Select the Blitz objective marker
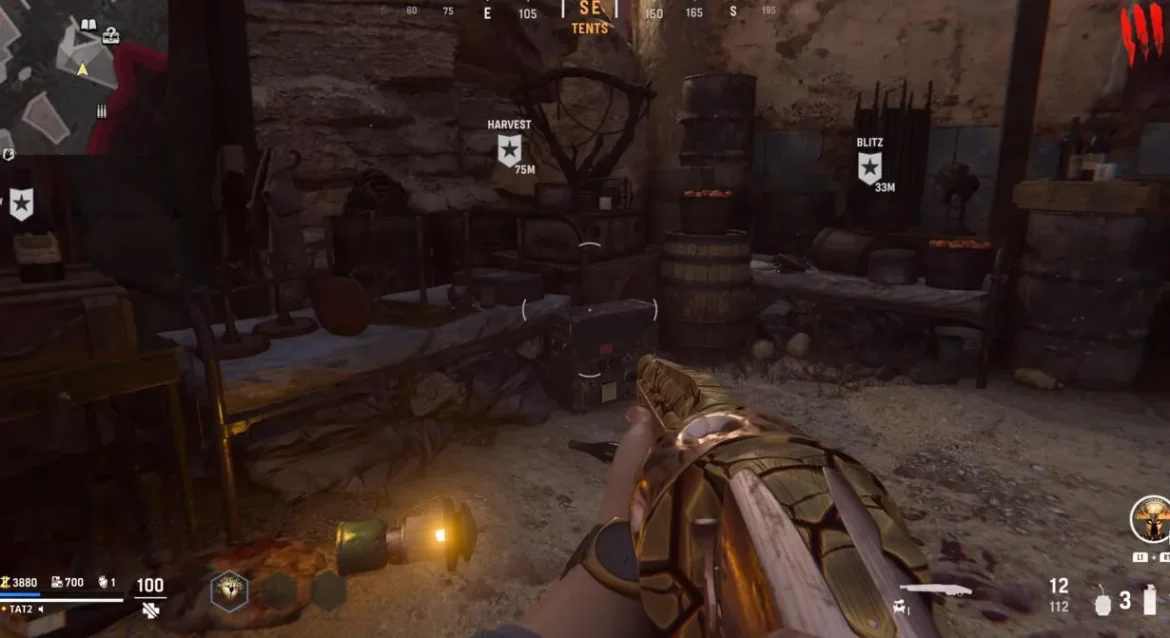1170x638 pixels. click(869, 167)
